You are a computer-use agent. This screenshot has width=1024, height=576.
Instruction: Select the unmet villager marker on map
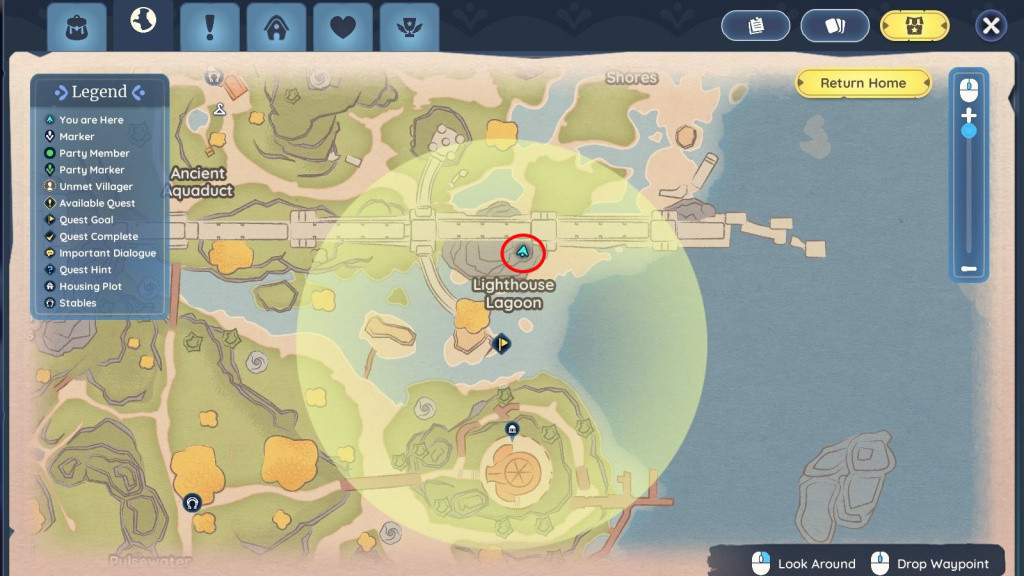coord(213,76)
